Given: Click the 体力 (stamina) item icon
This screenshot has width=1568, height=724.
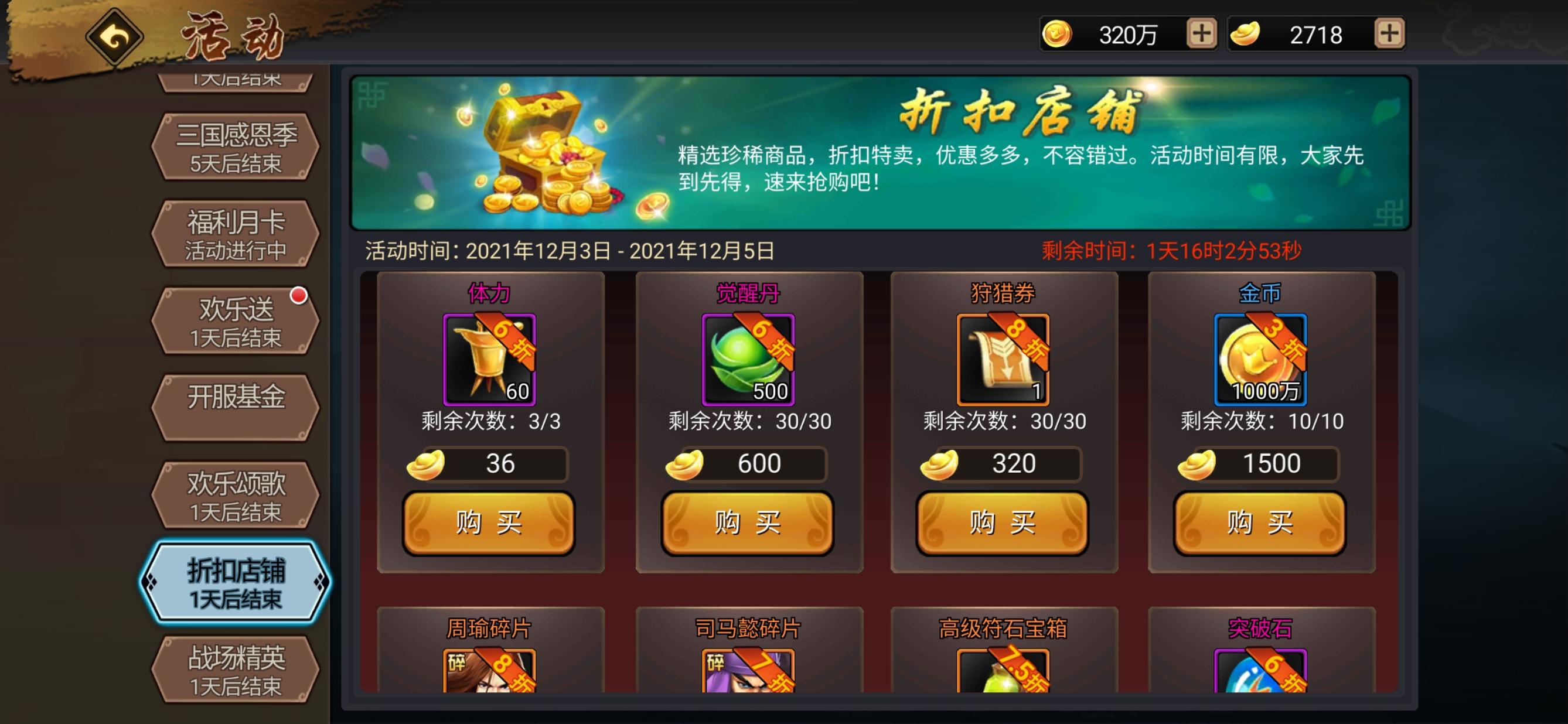Looking at the screenshot, I should [x=489, y=360].
